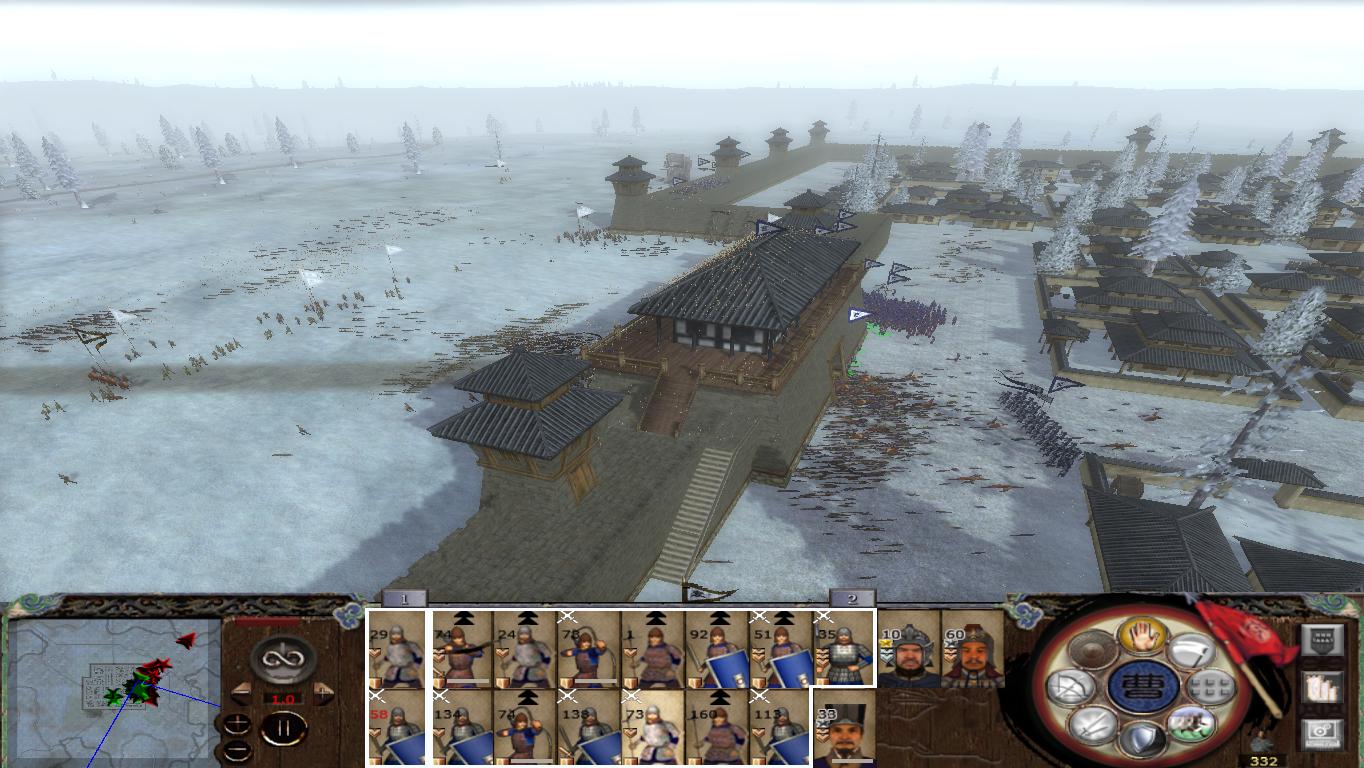
Task: Pause the battle with the pause button
Action: pyautogui.click(x=282, y=728)
